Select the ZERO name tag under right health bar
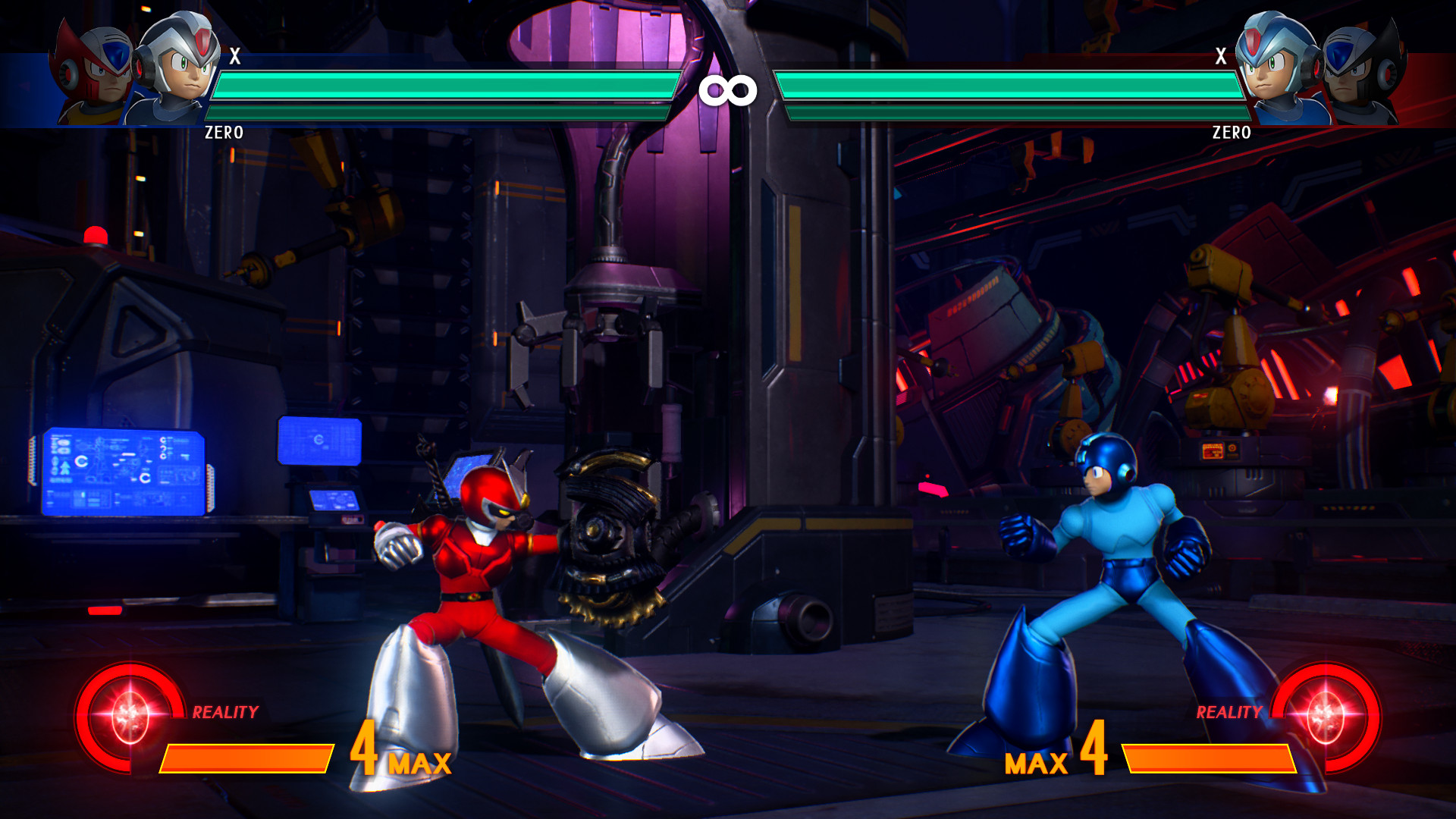 click(x=1234, y=130)
